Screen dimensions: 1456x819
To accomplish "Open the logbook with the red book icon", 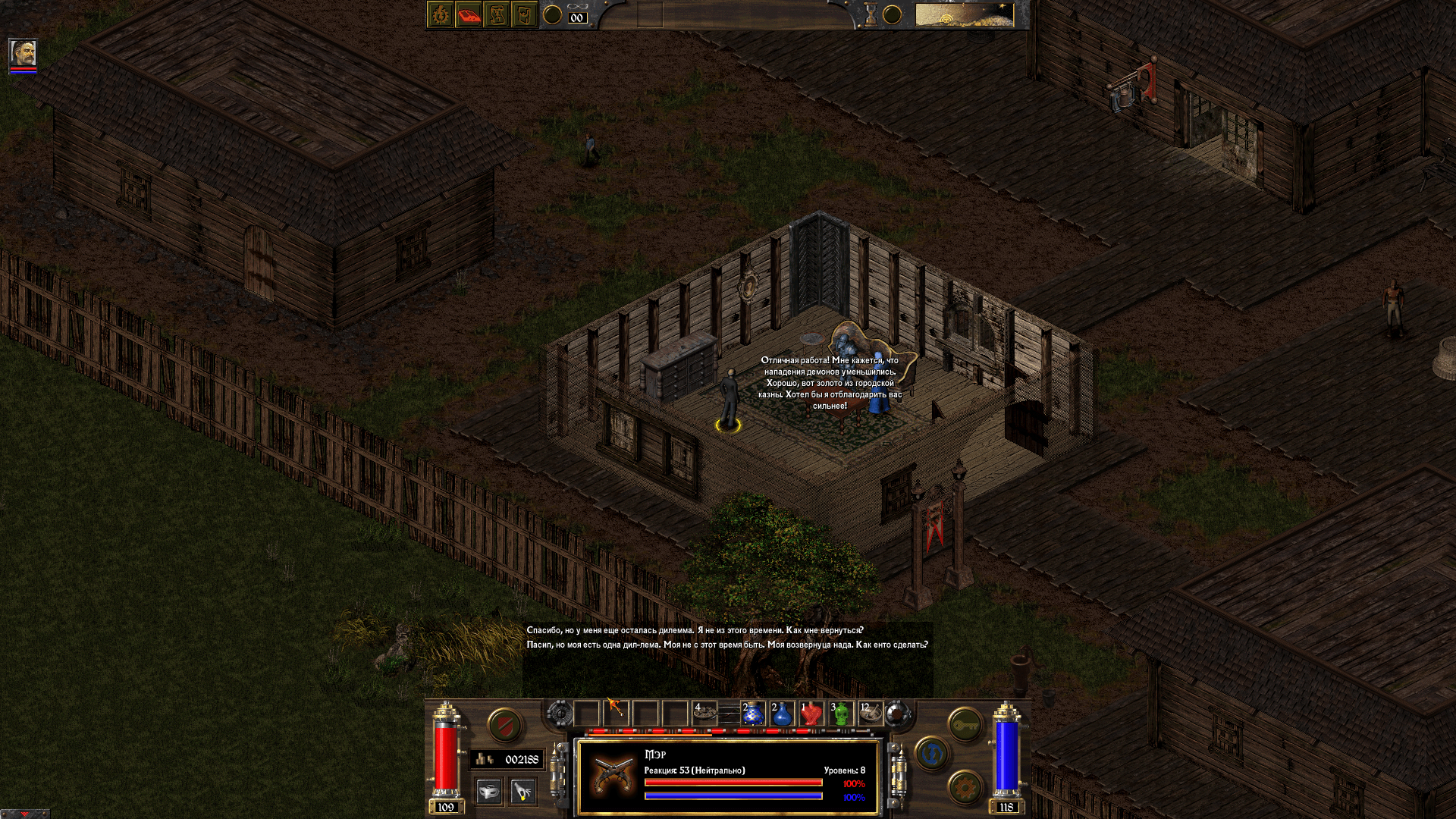I will tap(469, 15).
